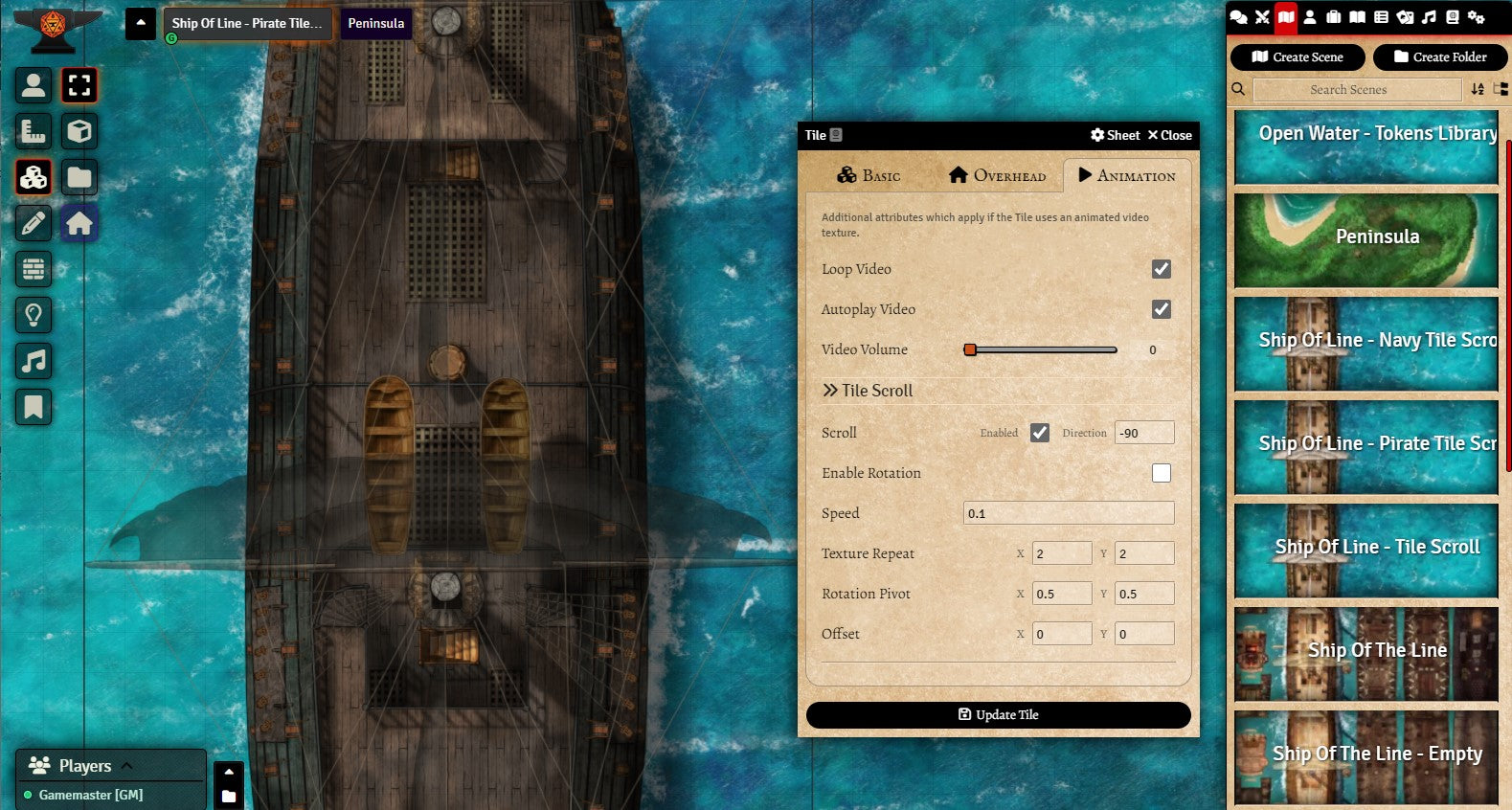Select the Ship Of The Line scene
1512x810 pixels.
coord(1365,653)
